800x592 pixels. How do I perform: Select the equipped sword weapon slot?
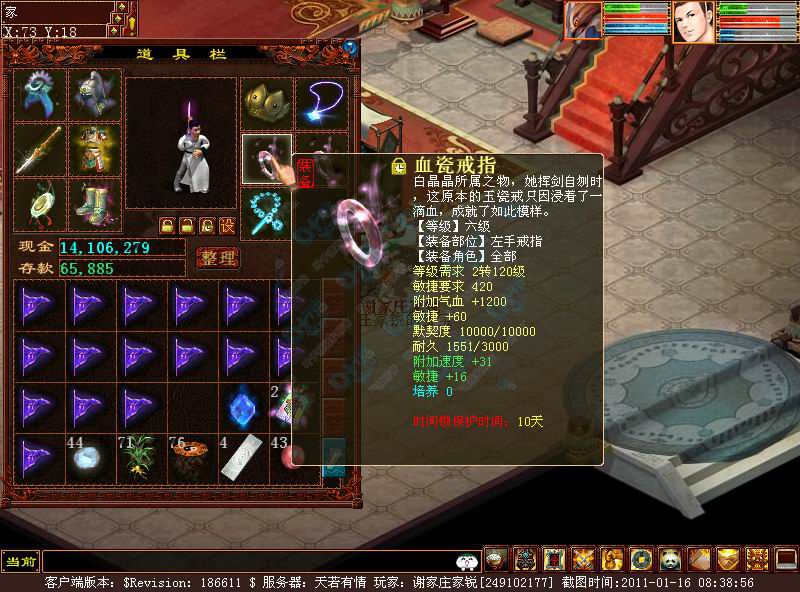40,149
